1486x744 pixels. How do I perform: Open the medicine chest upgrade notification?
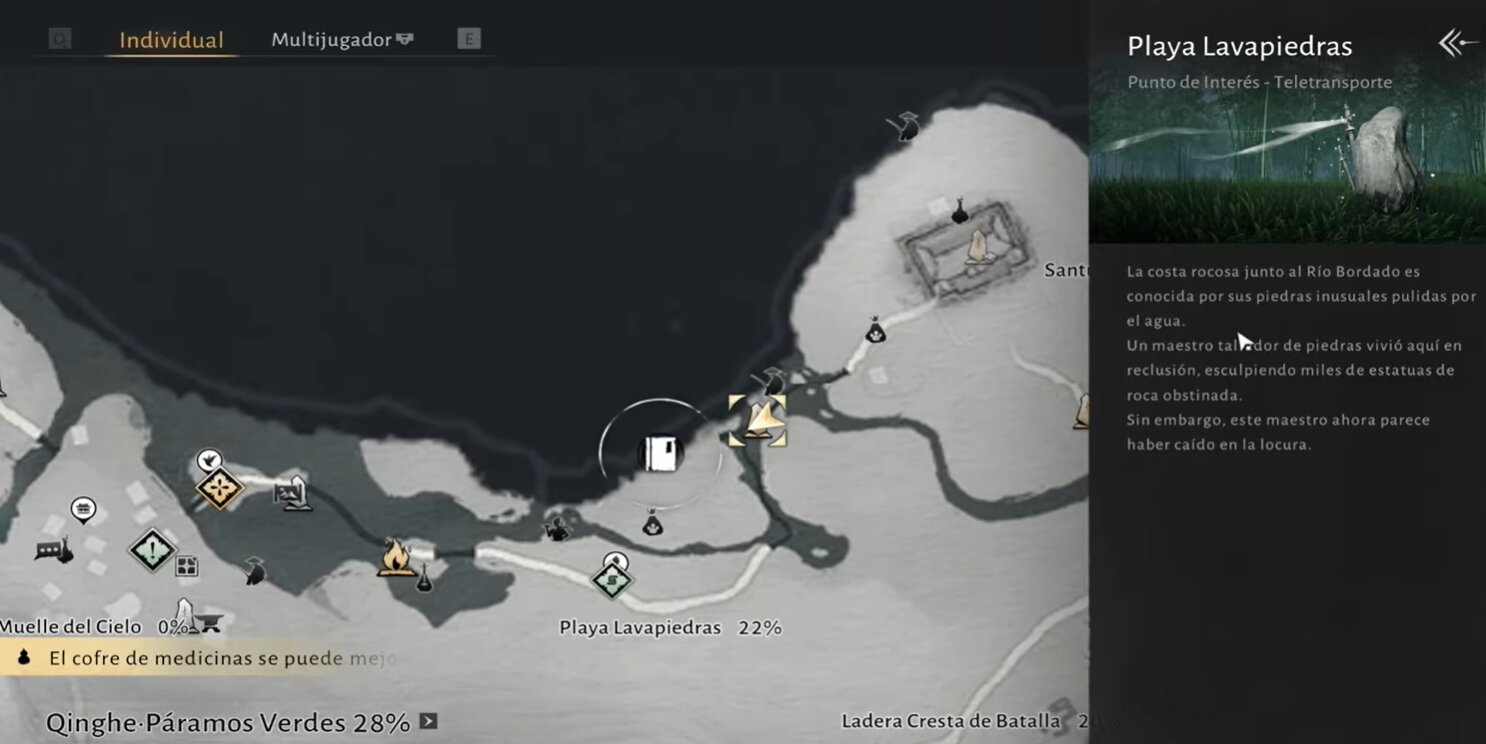[200, 658]
